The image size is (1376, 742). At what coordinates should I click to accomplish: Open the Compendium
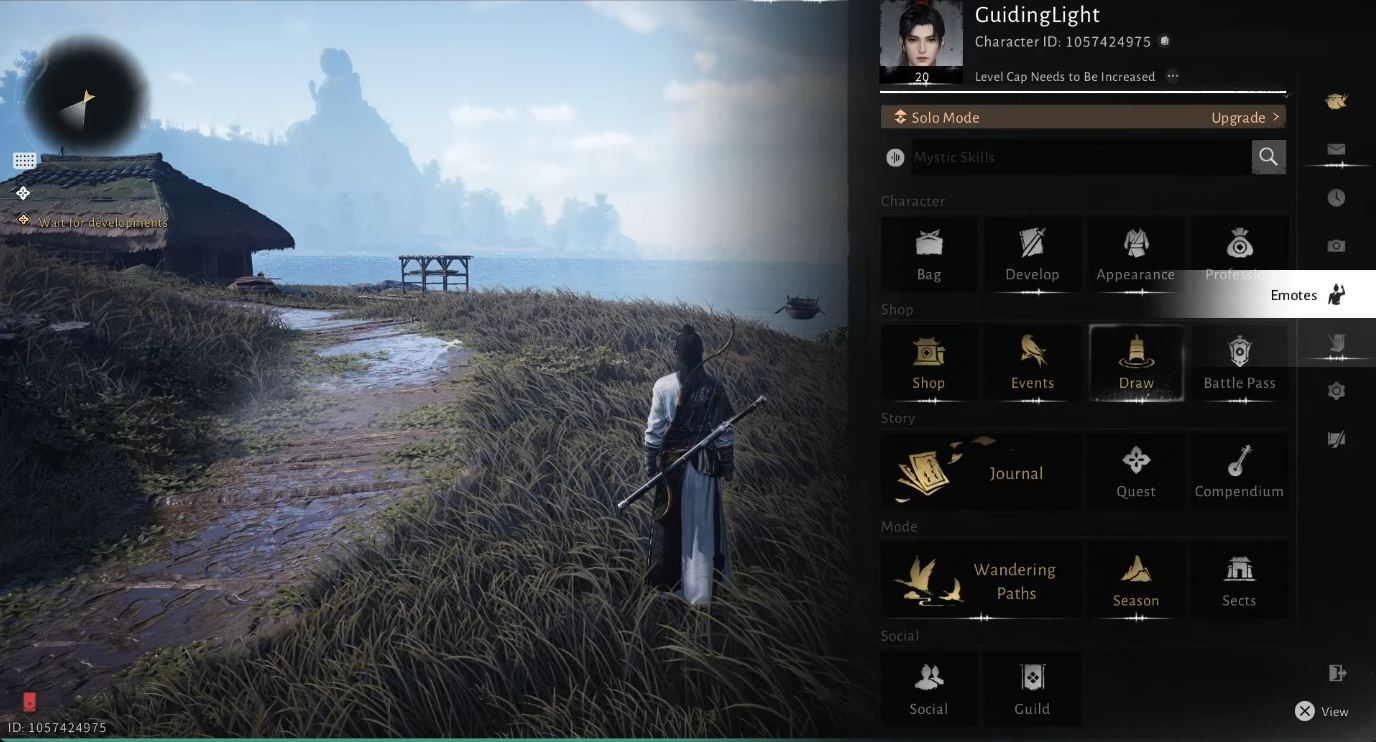[1239, 470]
